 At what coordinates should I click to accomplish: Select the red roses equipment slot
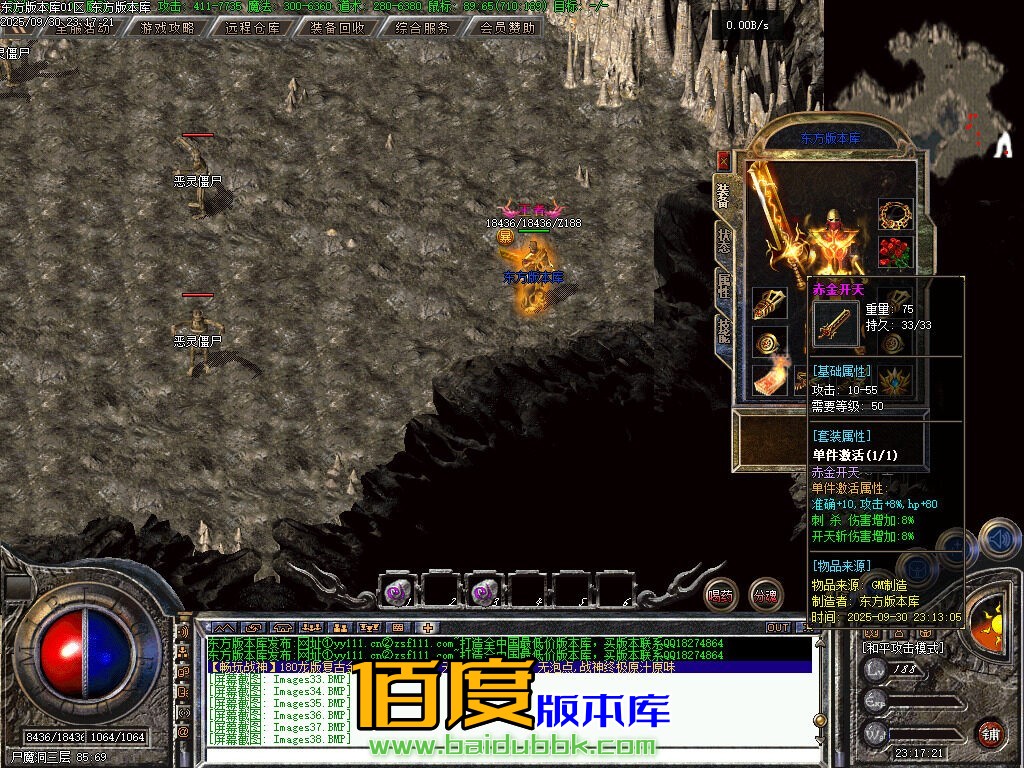click(896, 252)
